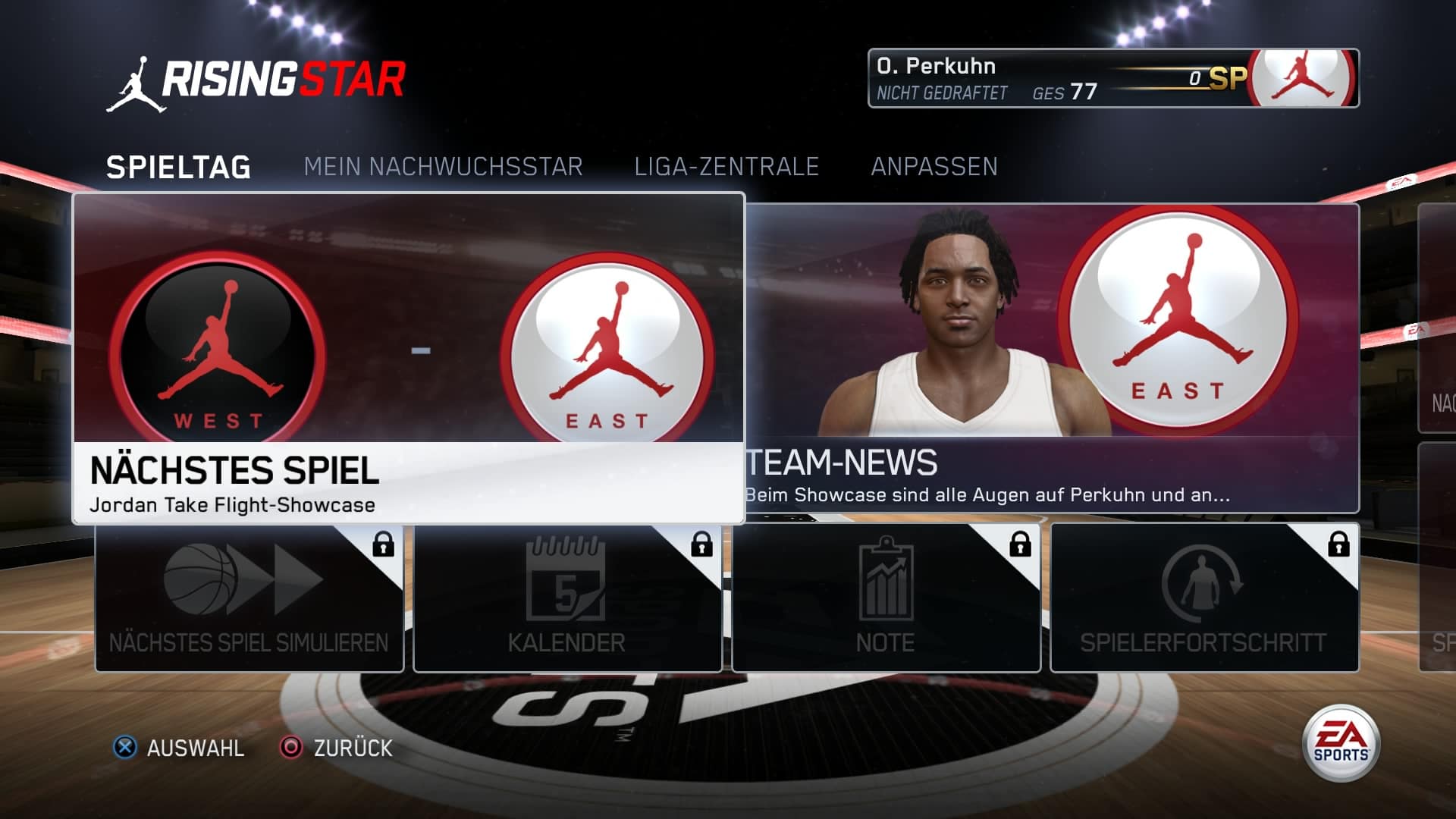Select the locked Nächstes Spiel Simulieren tile
Viewport: 1456px width, 819px height.
point(249,598)
